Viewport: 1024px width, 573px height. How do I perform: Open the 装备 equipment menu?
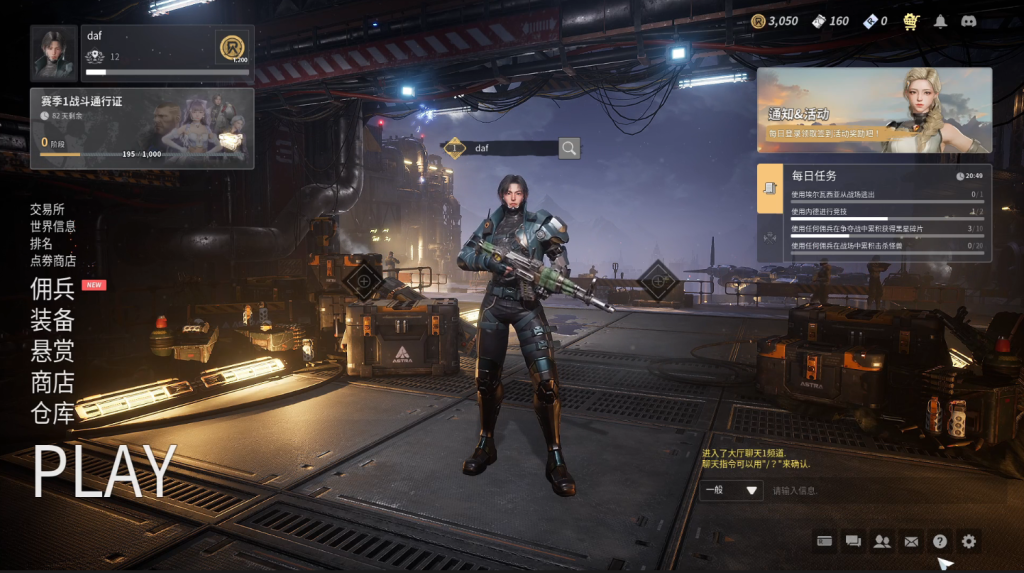pos(52,320)
